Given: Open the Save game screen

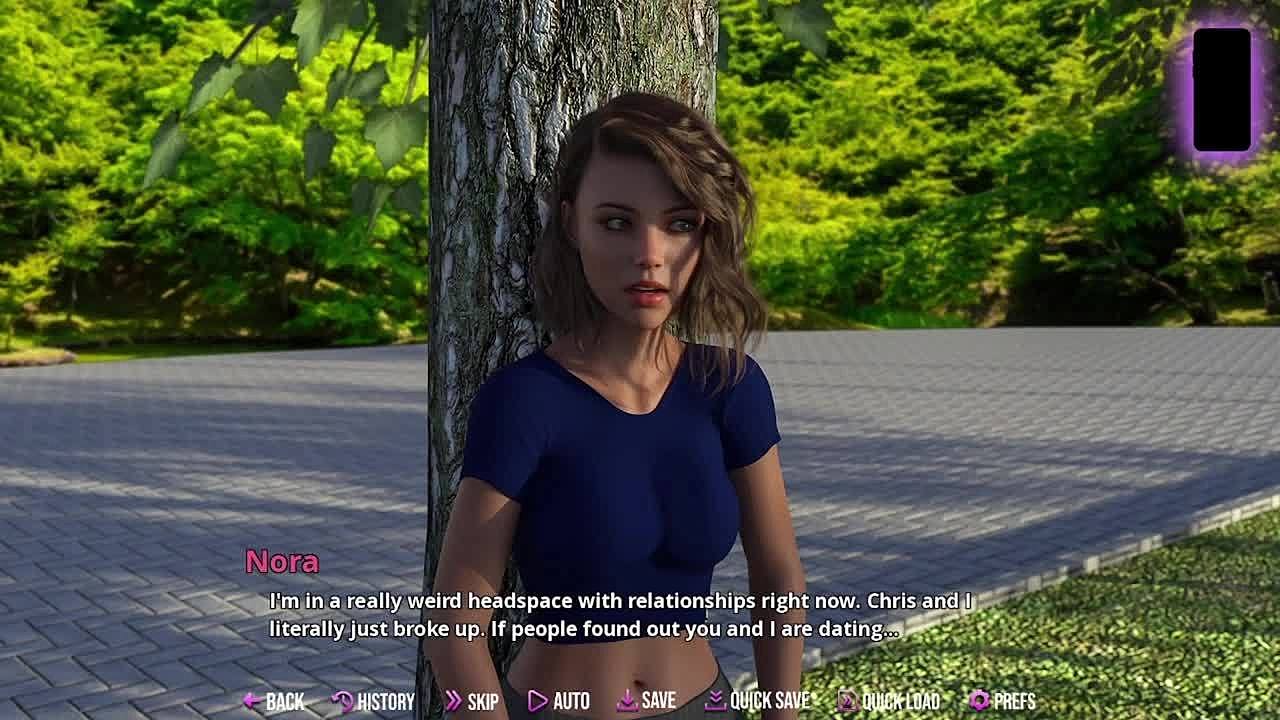Looking at the screenshot, I should 646,701.
